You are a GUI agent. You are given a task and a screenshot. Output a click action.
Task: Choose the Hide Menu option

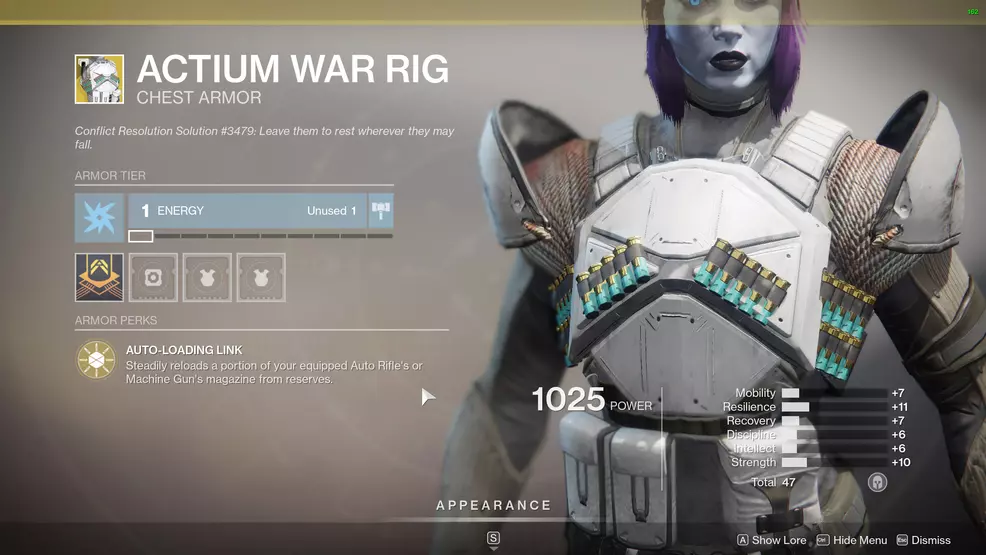(x=851, y=540)
